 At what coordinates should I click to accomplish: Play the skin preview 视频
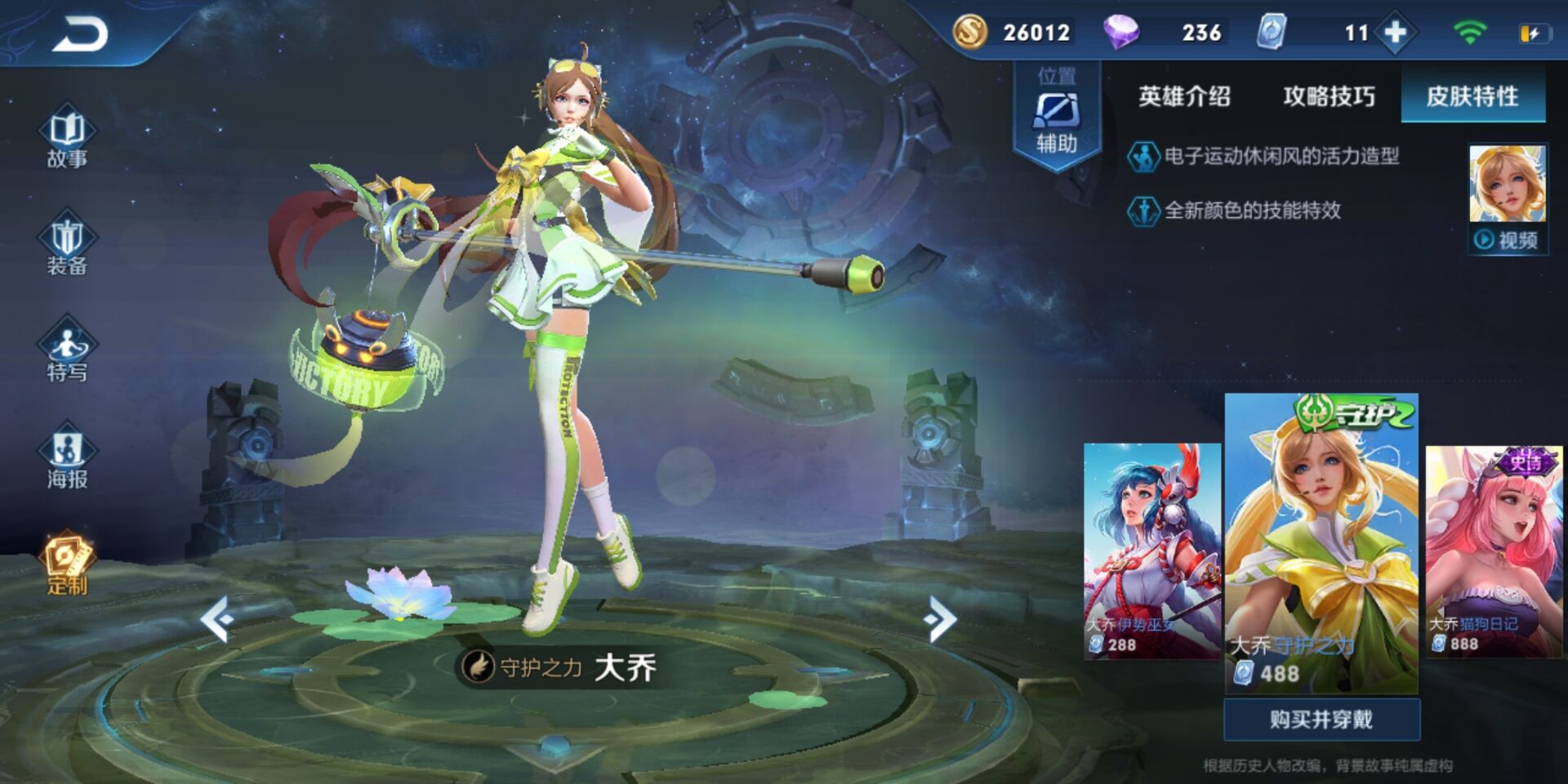(1508, 239)
